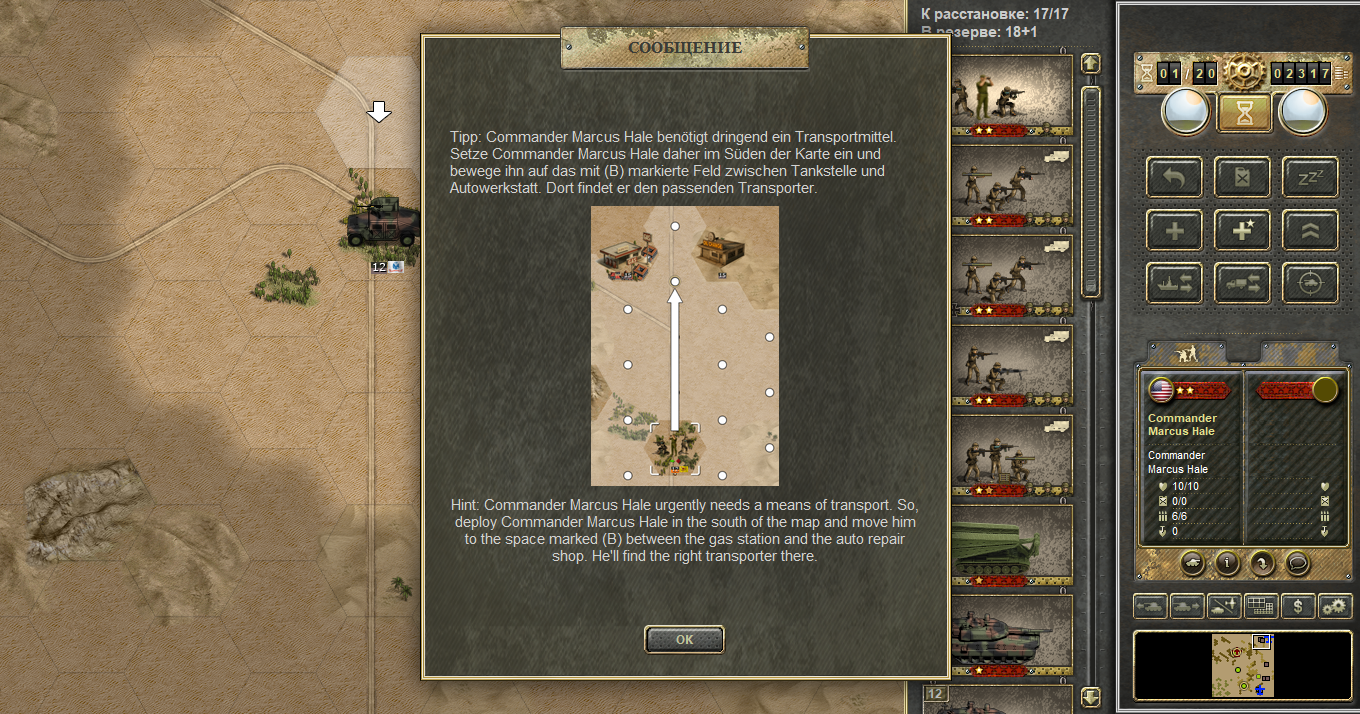The width and height of the screenshot is (1360, 714).
Task: Activate the chevron upgrade button
Action: point(1310,231)
